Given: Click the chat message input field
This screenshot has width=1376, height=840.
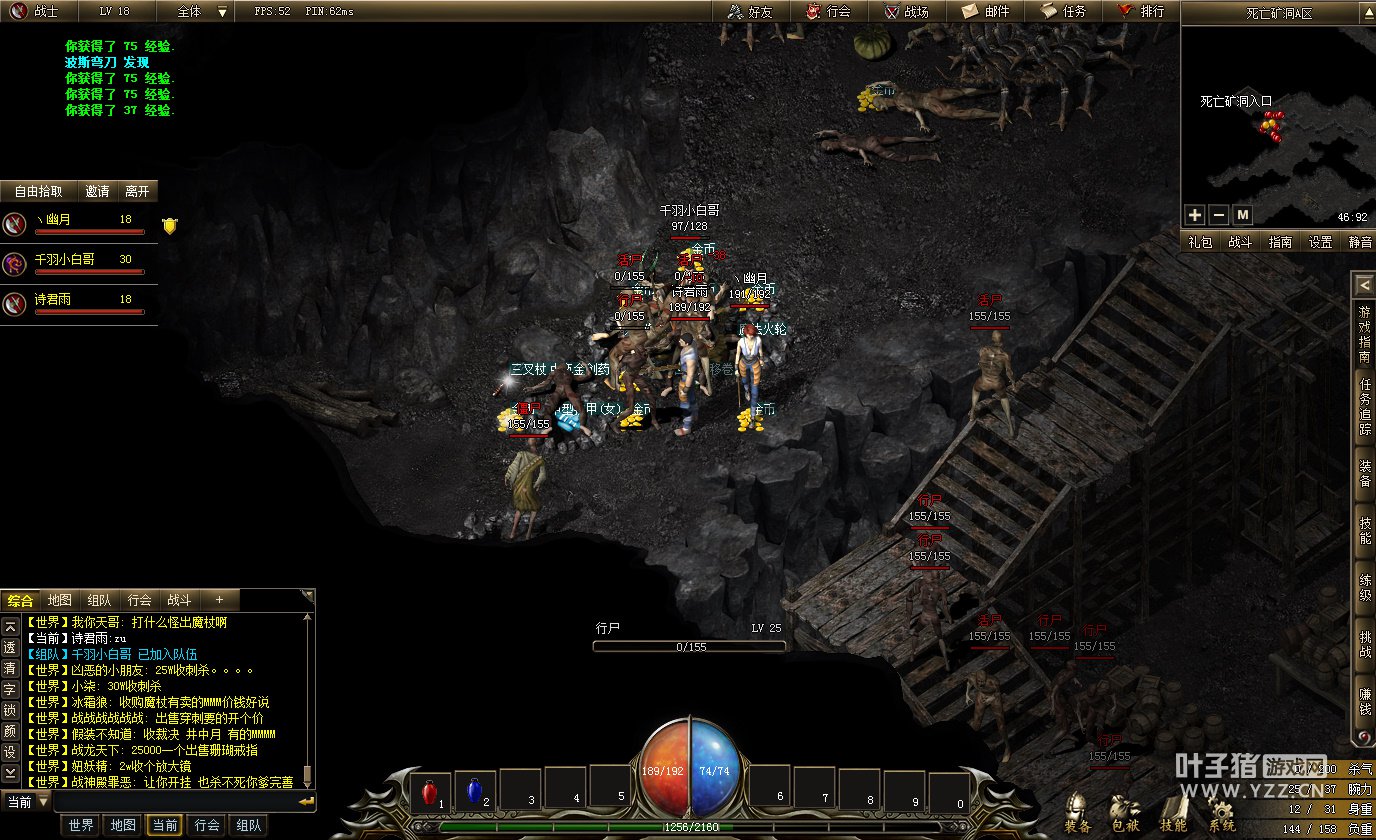Looking at the screenshot, I should tap(175, 802).
